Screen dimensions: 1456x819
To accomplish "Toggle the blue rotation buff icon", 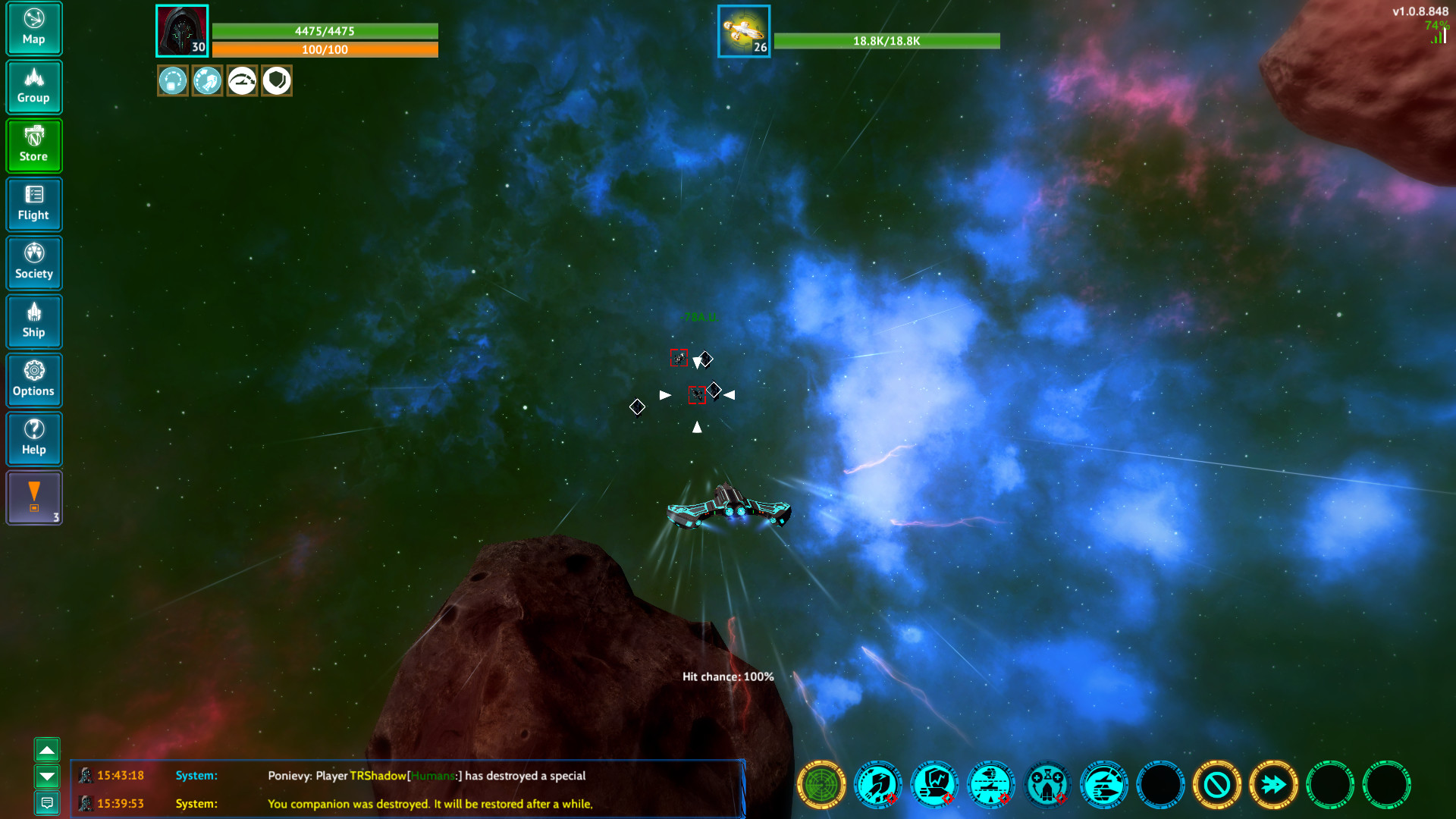I will (173, 80).
